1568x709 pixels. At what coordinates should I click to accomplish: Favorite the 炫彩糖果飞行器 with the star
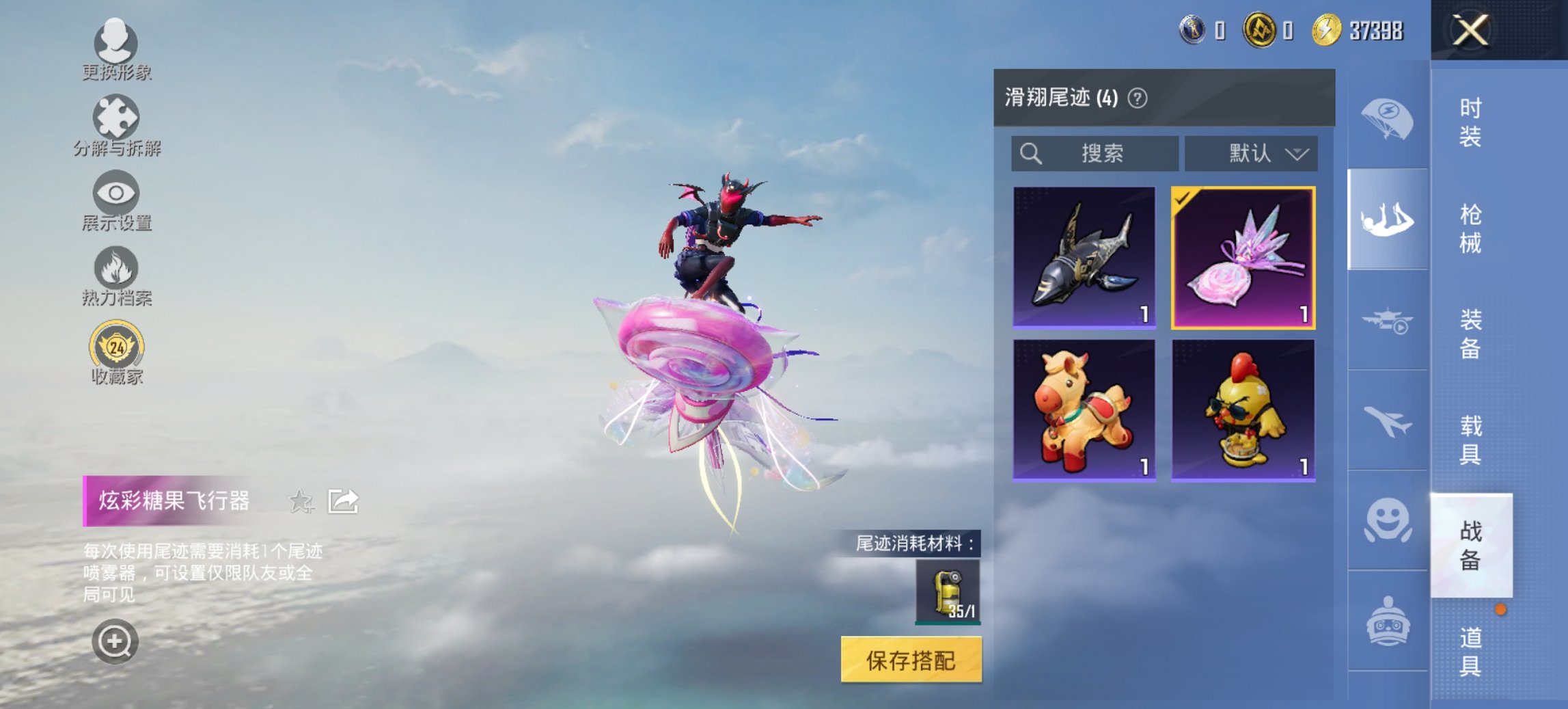[x=301, y=502]
